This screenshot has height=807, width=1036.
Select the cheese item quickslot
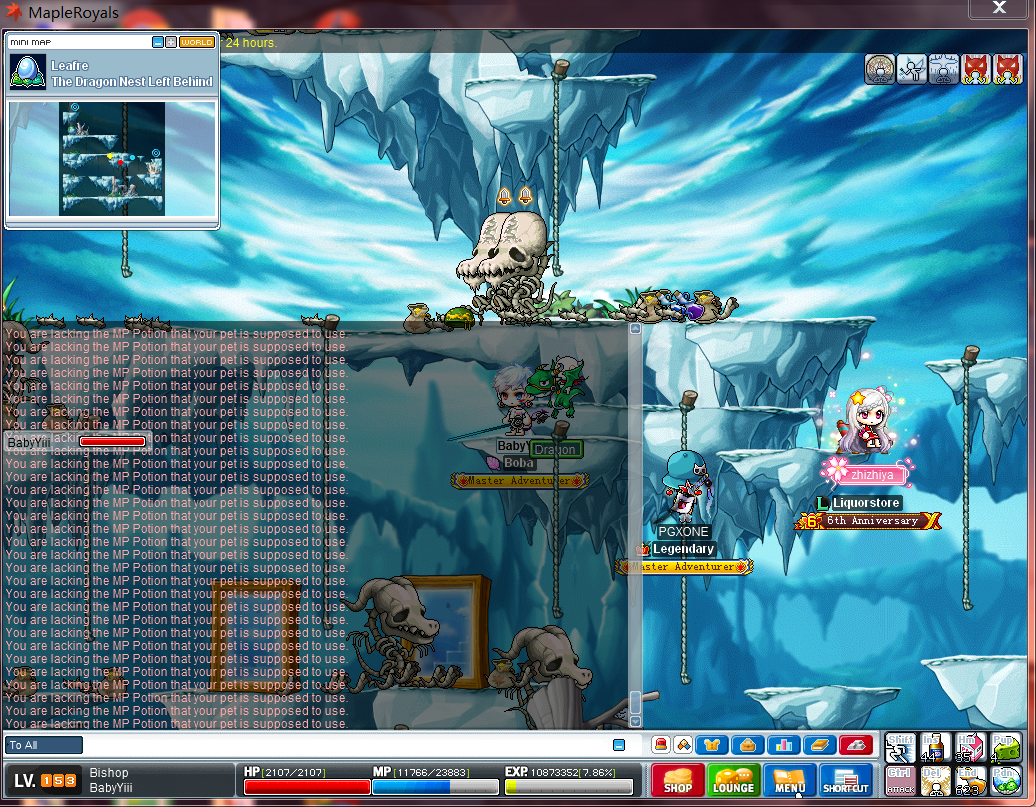pyautogui.click(x=1005, y=747)
